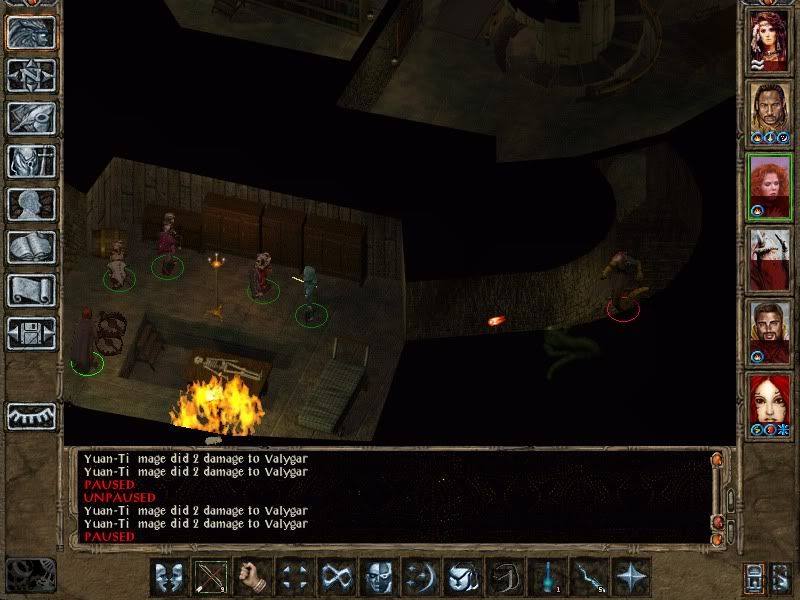Equip the bow quick weapon slot
800x600 pixels.
(212, 577)
